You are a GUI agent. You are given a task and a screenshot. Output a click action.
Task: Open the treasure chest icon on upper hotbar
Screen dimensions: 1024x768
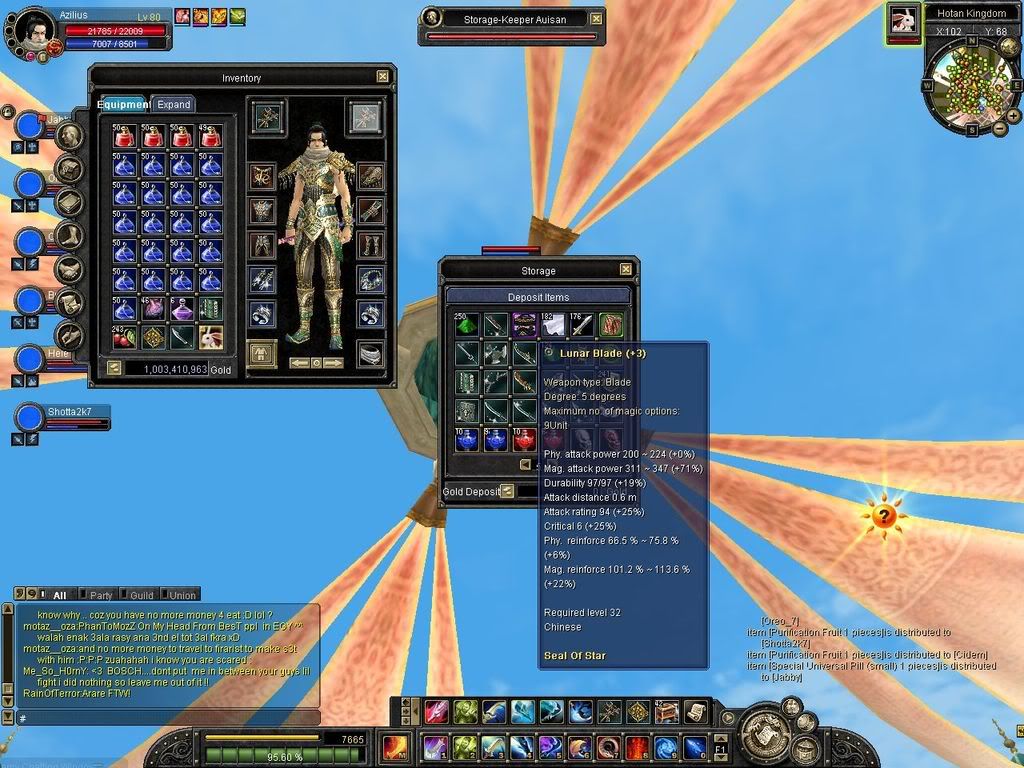click(x=665, y=712)
